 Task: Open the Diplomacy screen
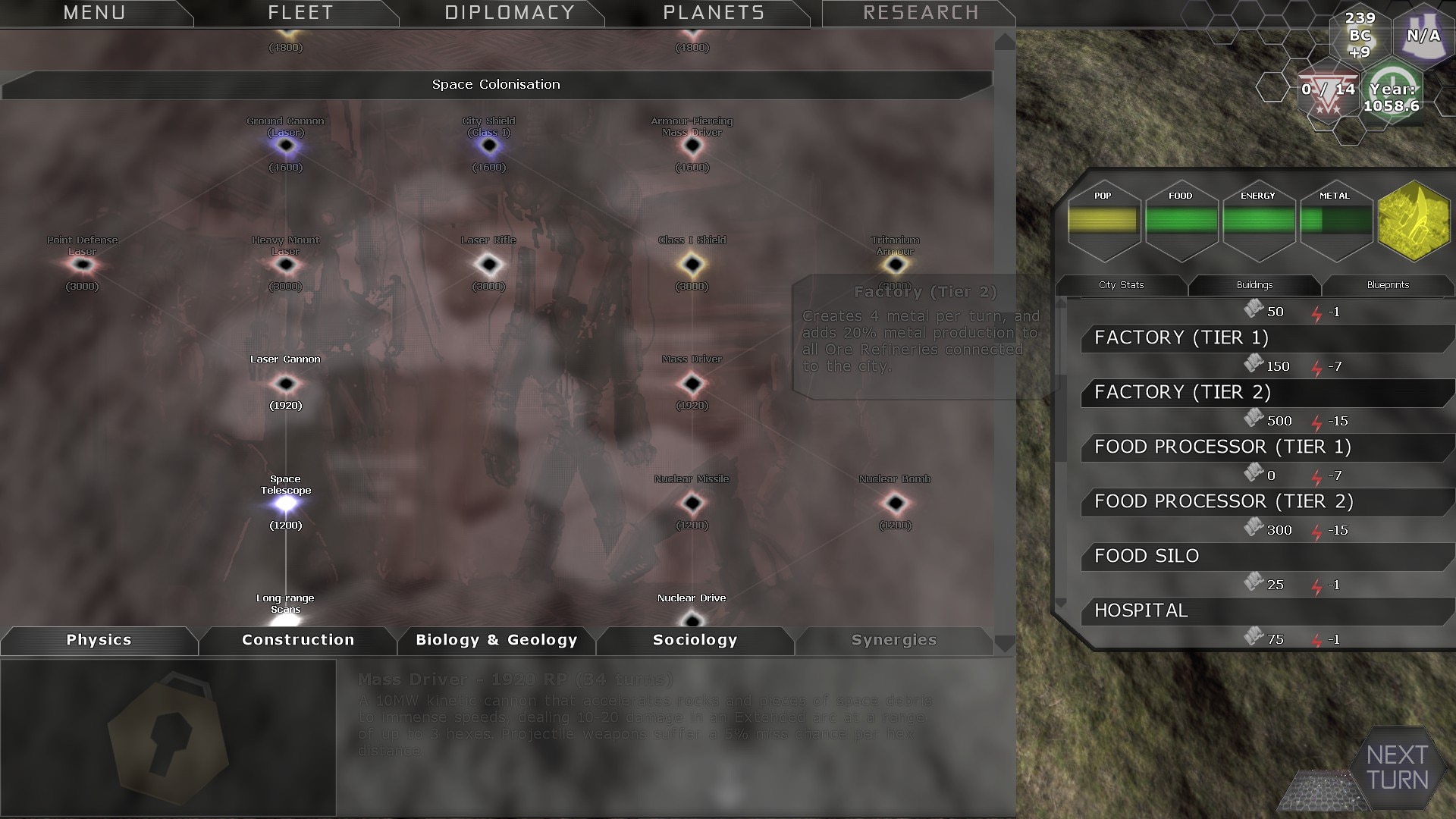[510, 13]
